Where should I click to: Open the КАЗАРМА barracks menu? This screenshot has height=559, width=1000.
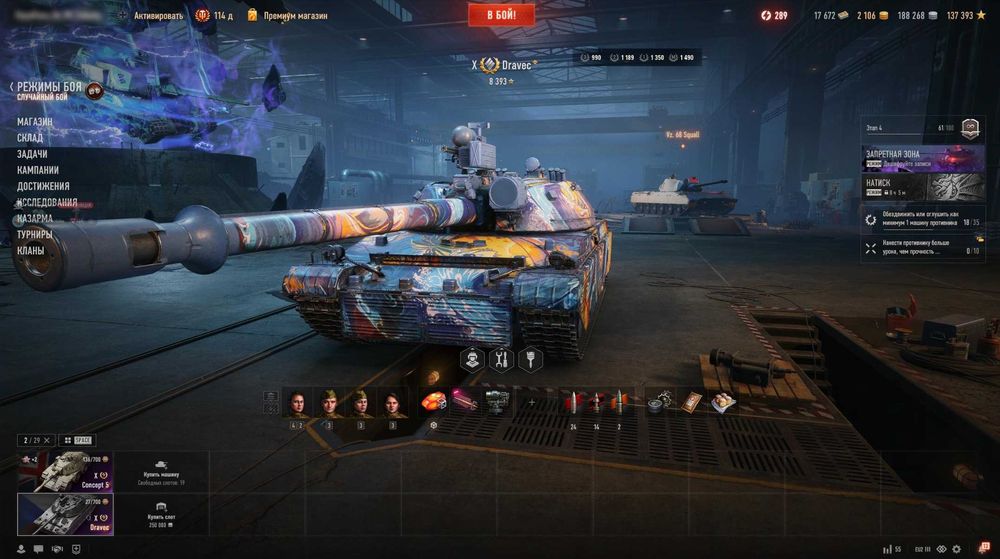click(35, 218)
